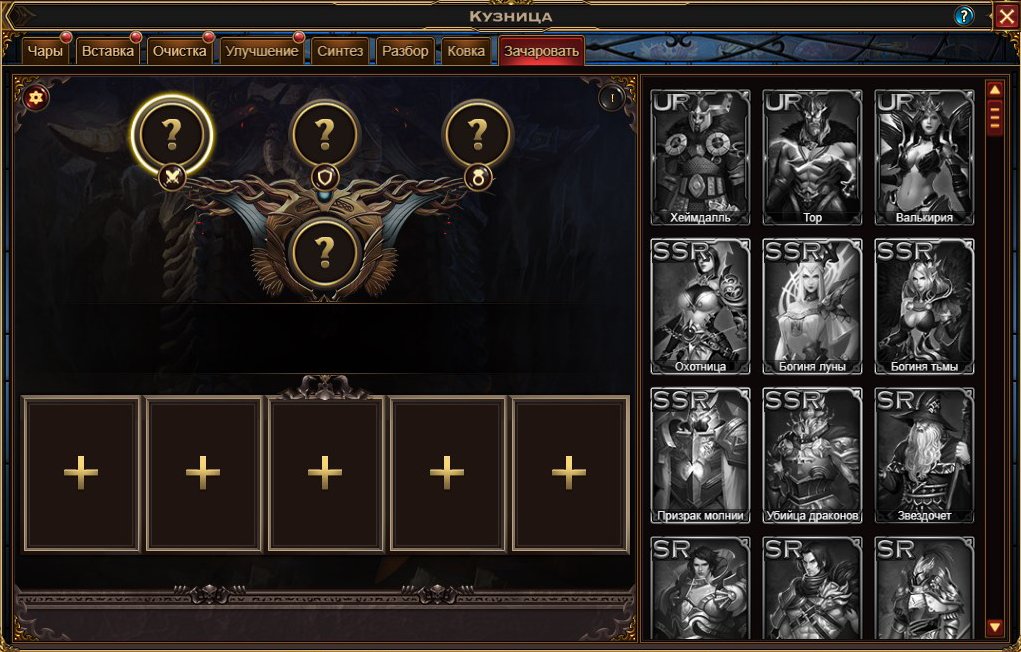Select the Хеймдалль hero card
1021x652 pixels.
point(699,157)
